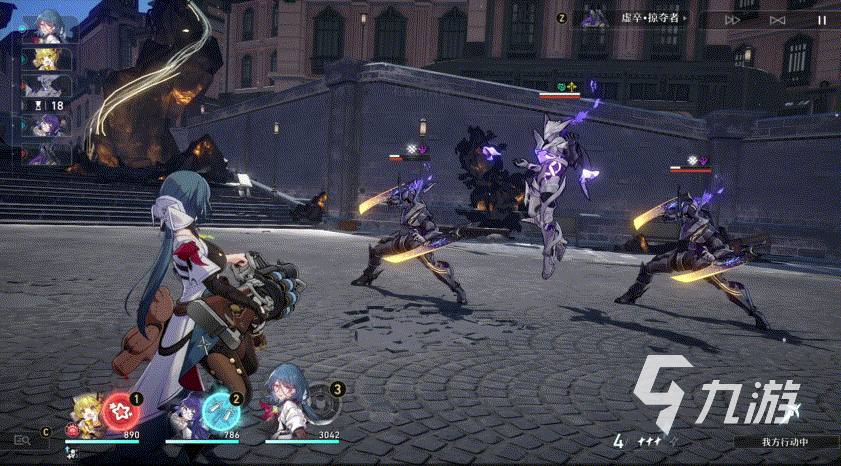Viewport: 841px width, 466px height.
Task: Click blonde girl portrait in turn order bar
Action: pos(46,58)
